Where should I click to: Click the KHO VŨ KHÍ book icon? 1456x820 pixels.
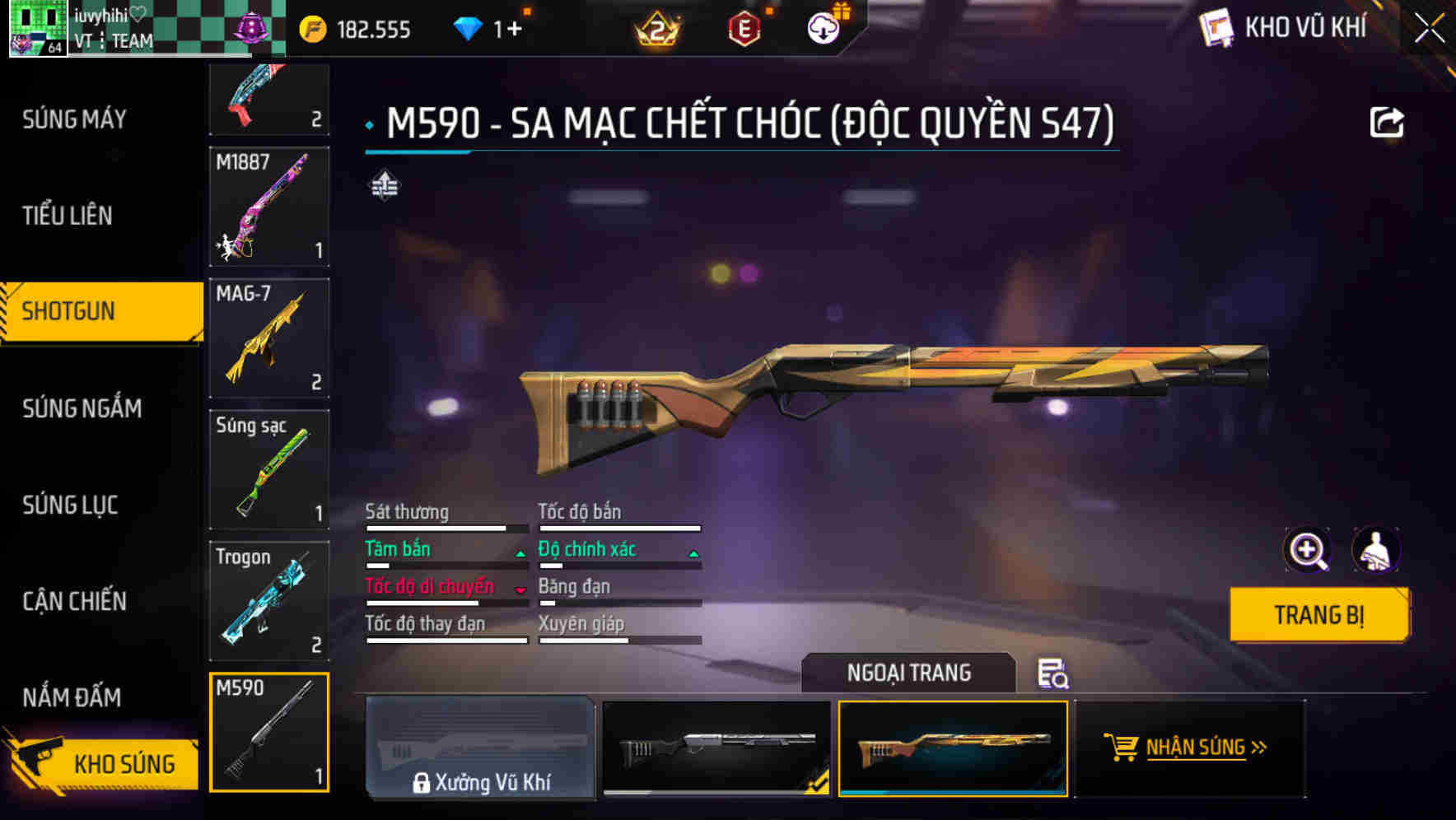1215,27
